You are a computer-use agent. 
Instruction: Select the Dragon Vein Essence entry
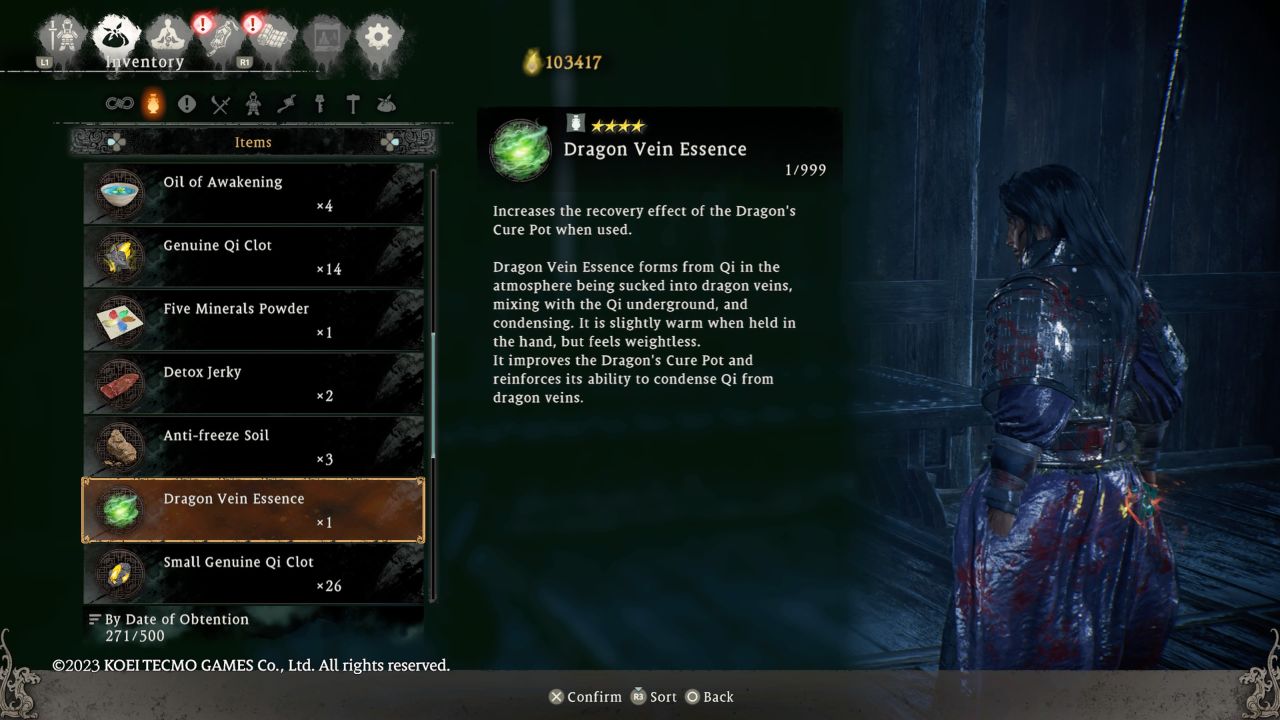point(252,510)
